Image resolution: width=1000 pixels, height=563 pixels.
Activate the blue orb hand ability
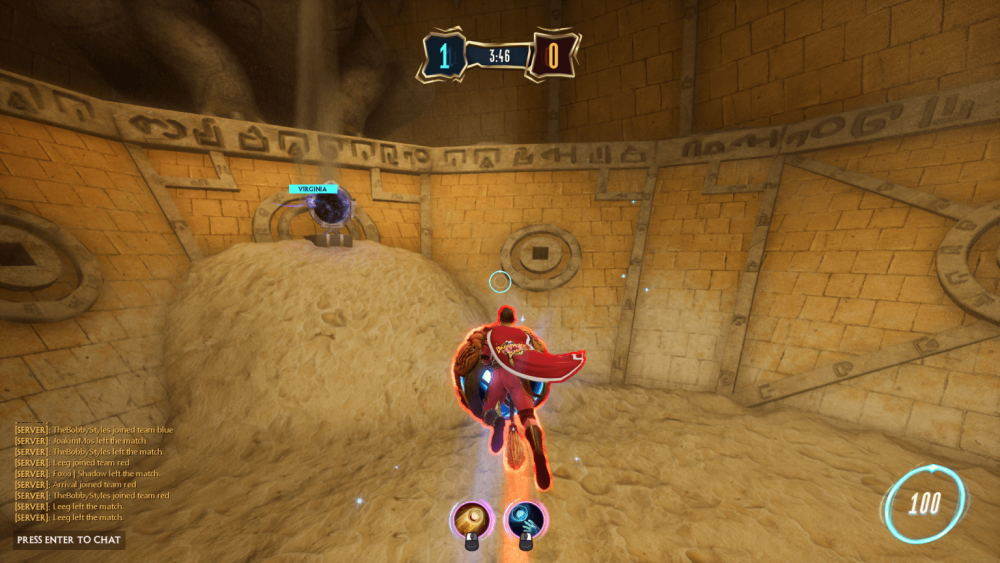[524, 519]
